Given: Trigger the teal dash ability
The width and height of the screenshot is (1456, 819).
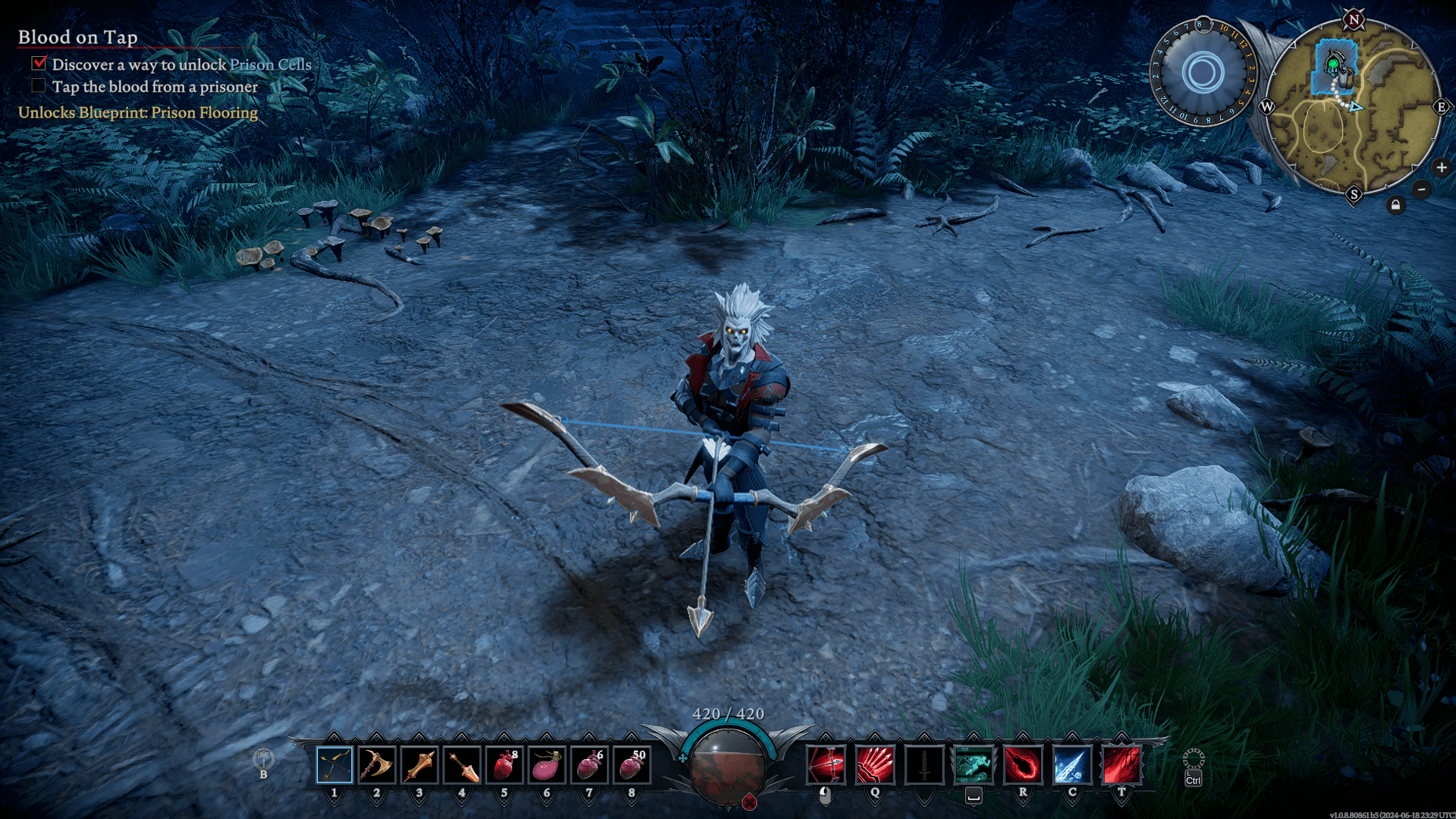Looking at the screenshot, I should point(973,765).
